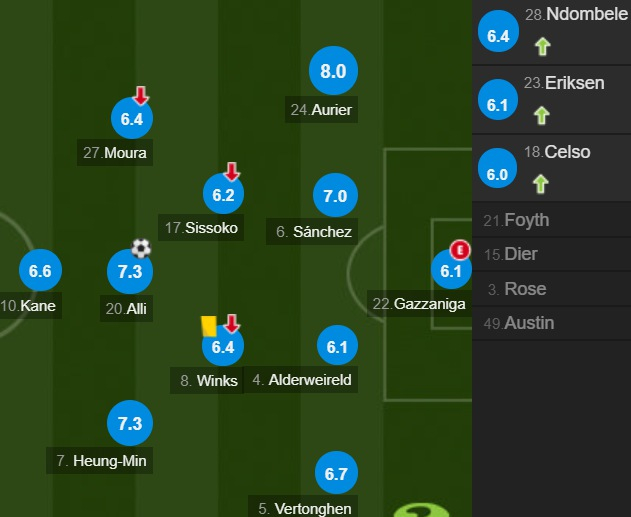Select Aurier's 8.0 rating bubble
The width and height of the screenshot is (631, 517).
coord(333,71)
